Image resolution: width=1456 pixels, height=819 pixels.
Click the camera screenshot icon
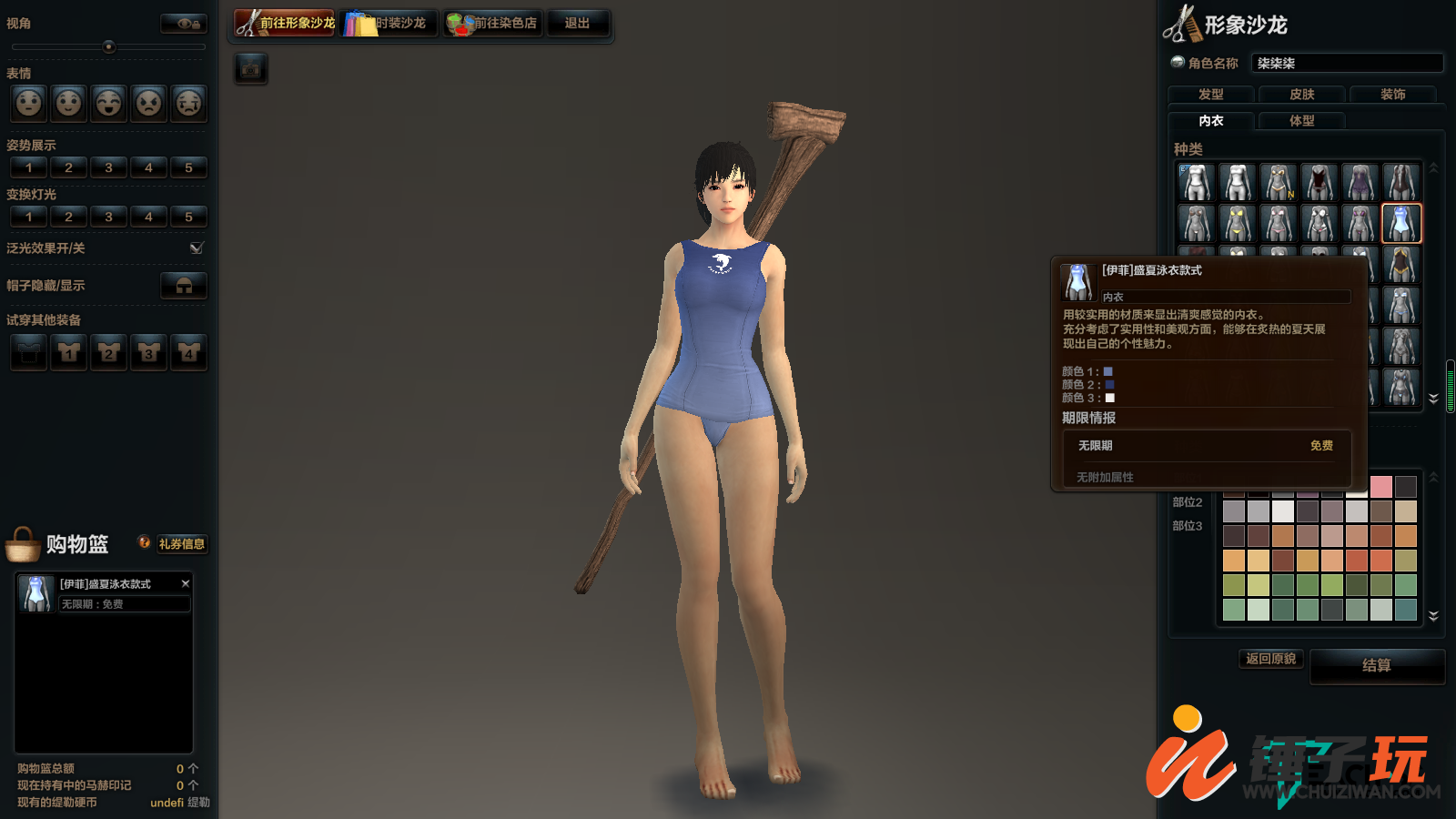[x=251, y=68]
